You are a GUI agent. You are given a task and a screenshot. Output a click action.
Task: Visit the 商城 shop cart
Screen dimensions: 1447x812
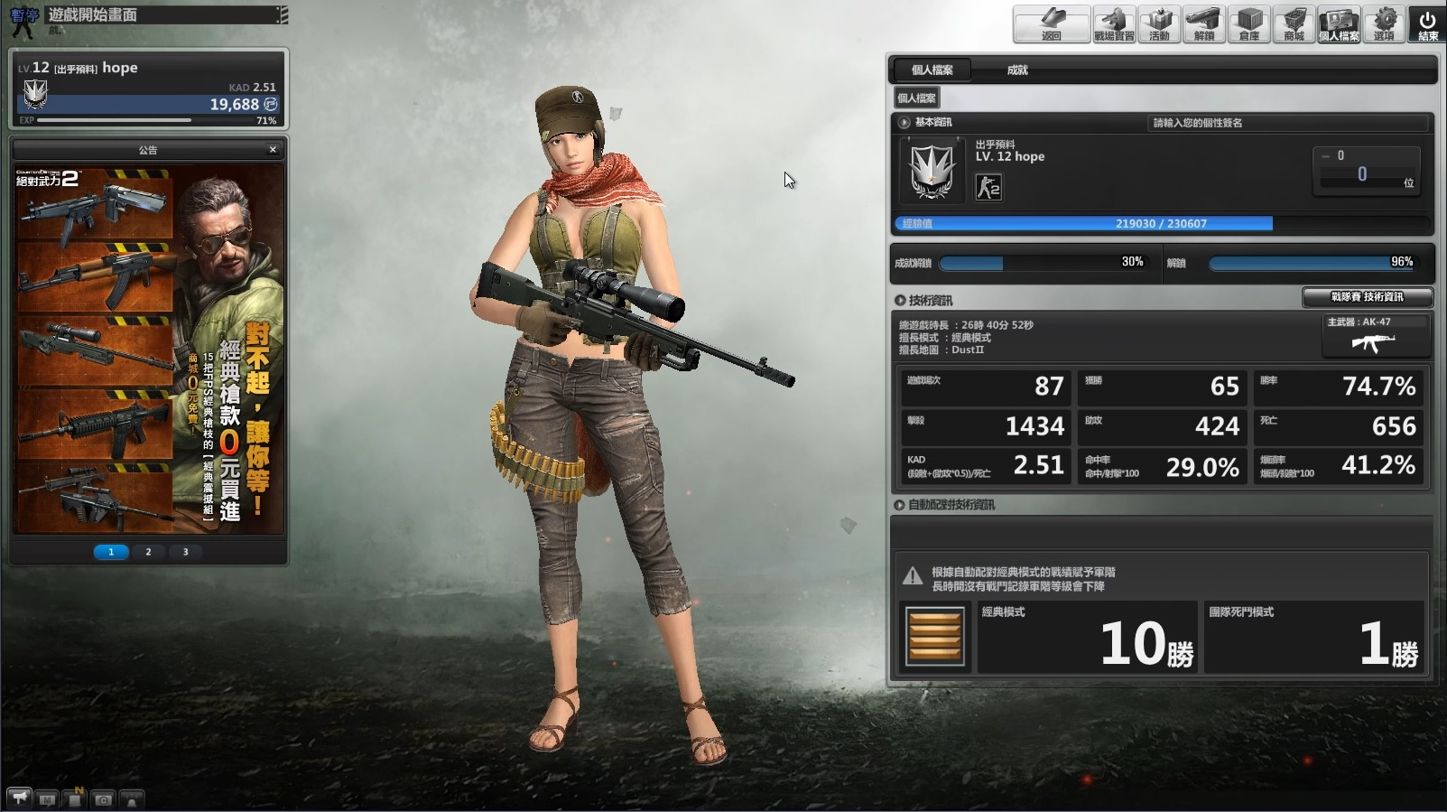click(x=1294, y=24)
